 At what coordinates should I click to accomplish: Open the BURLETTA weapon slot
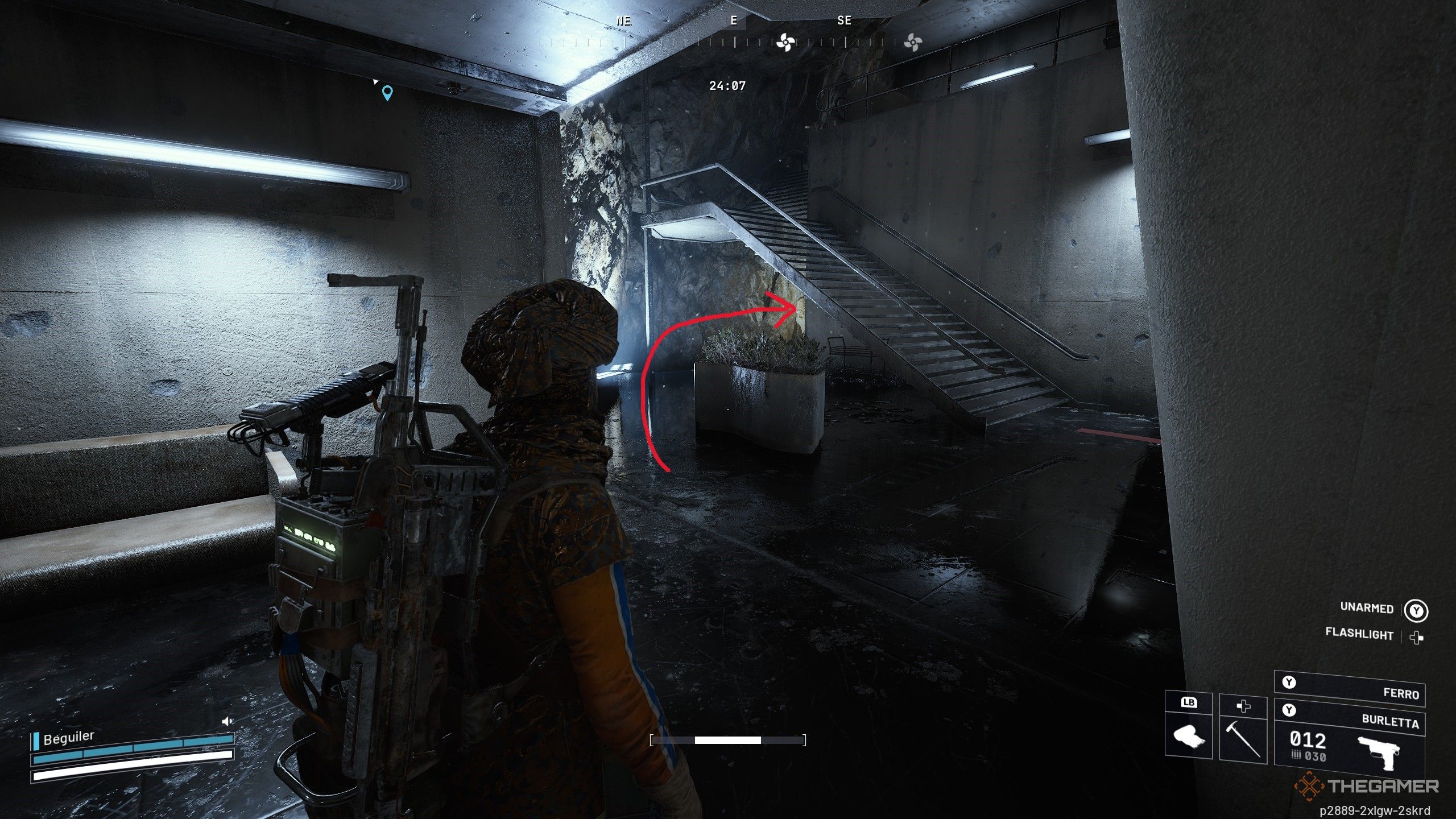click(x=1392, y=723)
